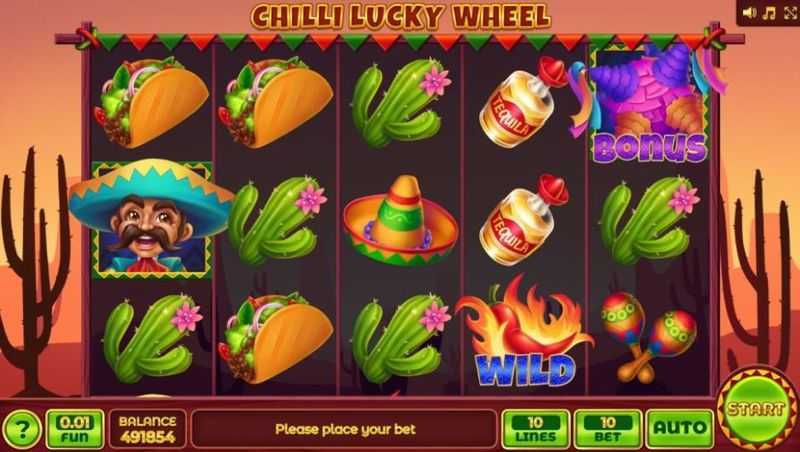The image size is (800, 452).
Task: Enable AUTO spin mode
Action: (679, 429)
